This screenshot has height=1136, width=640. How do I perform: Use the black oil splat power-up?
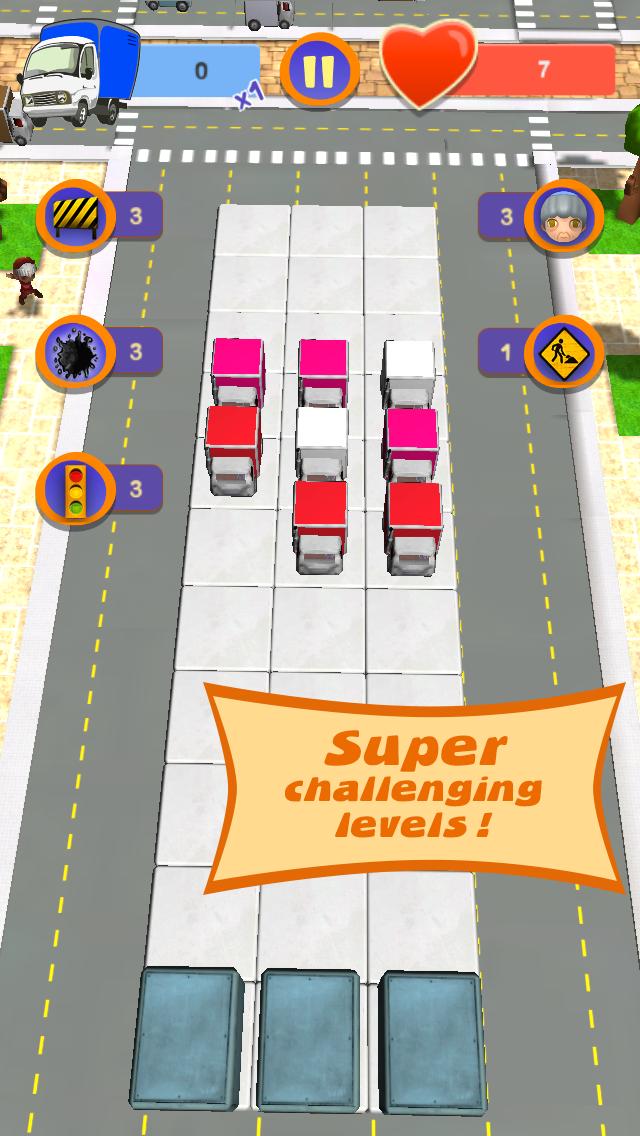[73, 353]
